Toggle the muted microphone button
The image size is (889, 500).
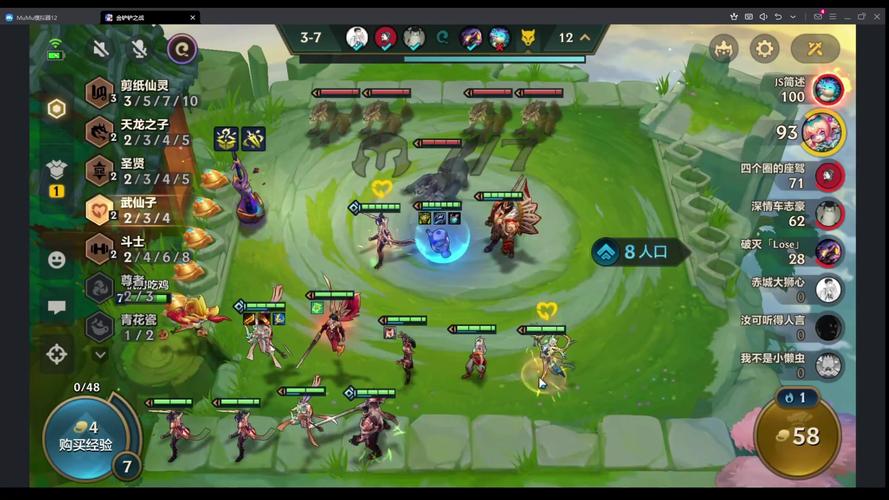point(138,48)
